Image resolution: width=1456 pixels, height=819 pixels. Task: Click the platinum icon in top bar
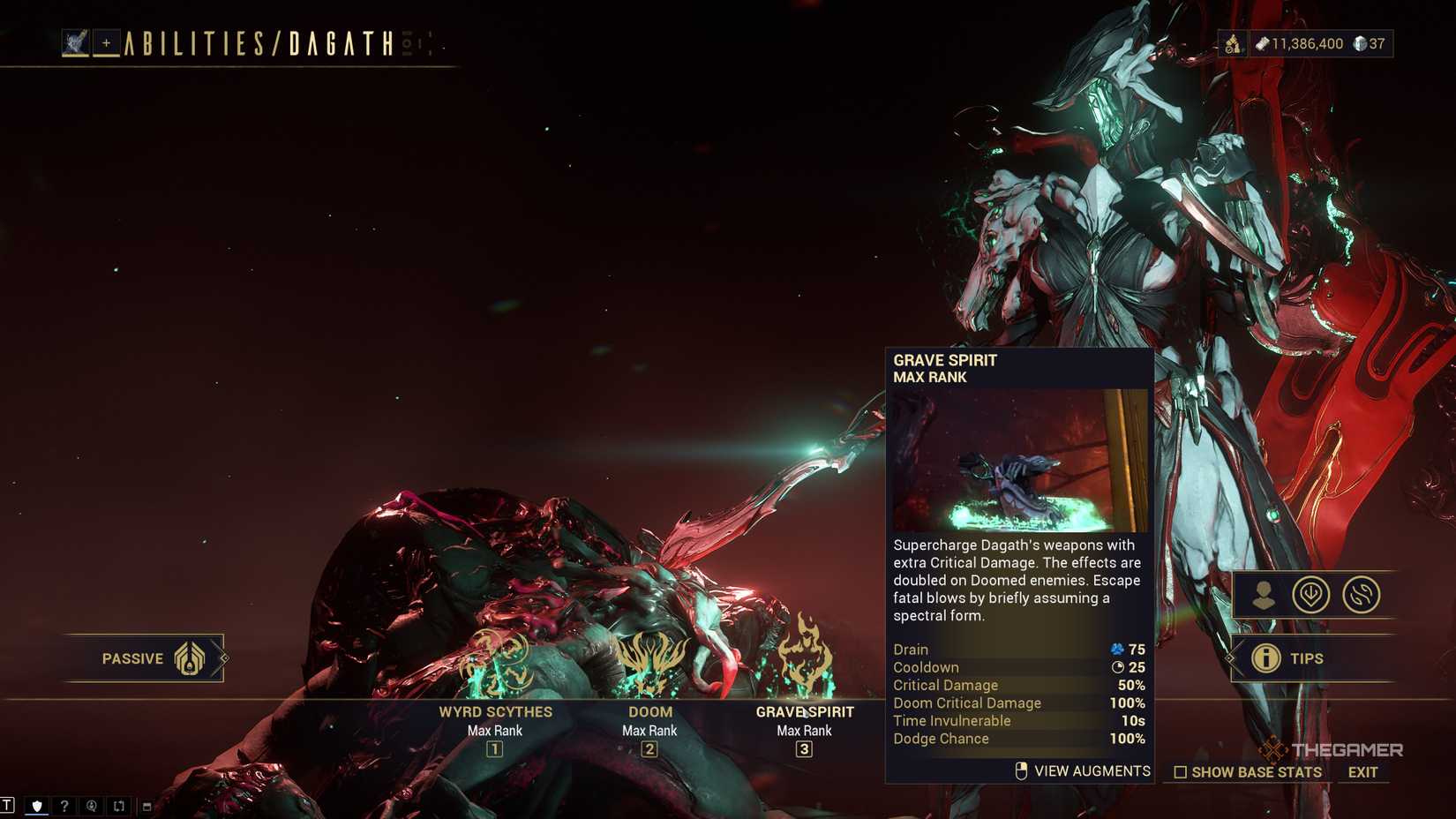pyautogui.click(x=1361, y=44)
